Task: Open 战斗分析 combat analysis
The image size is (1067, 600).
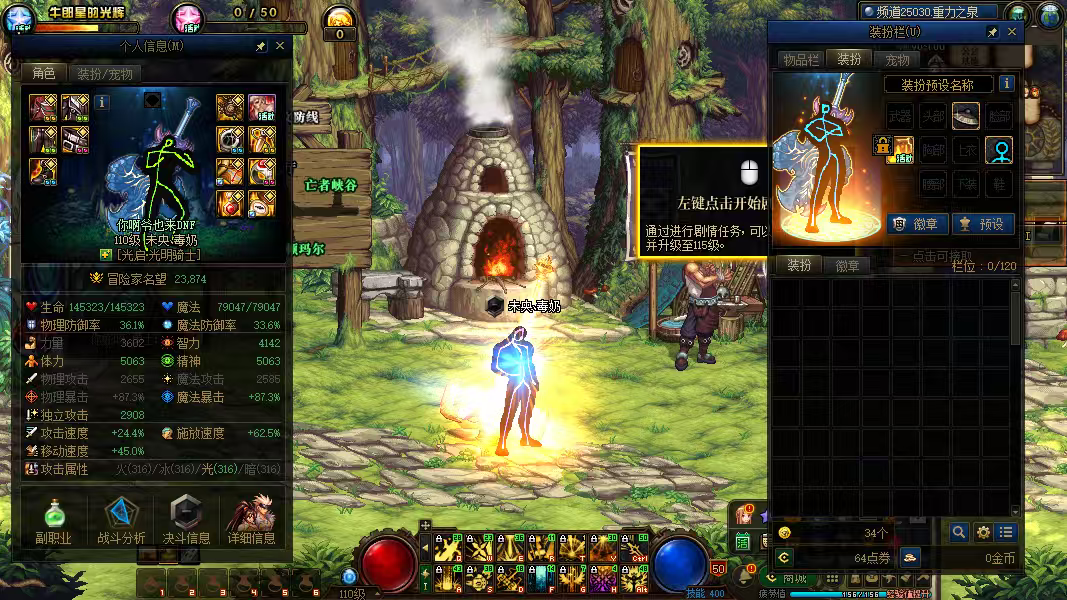Action: pyautogui.click(x=120, y=521)
